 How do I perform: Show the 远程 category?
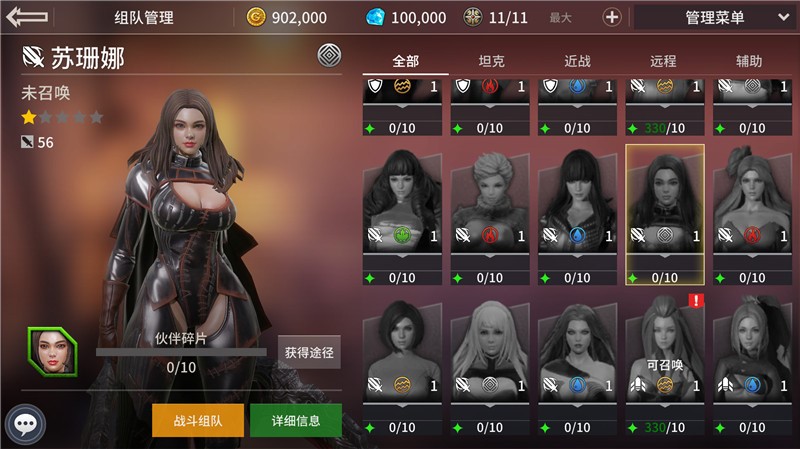click(664, 61)
